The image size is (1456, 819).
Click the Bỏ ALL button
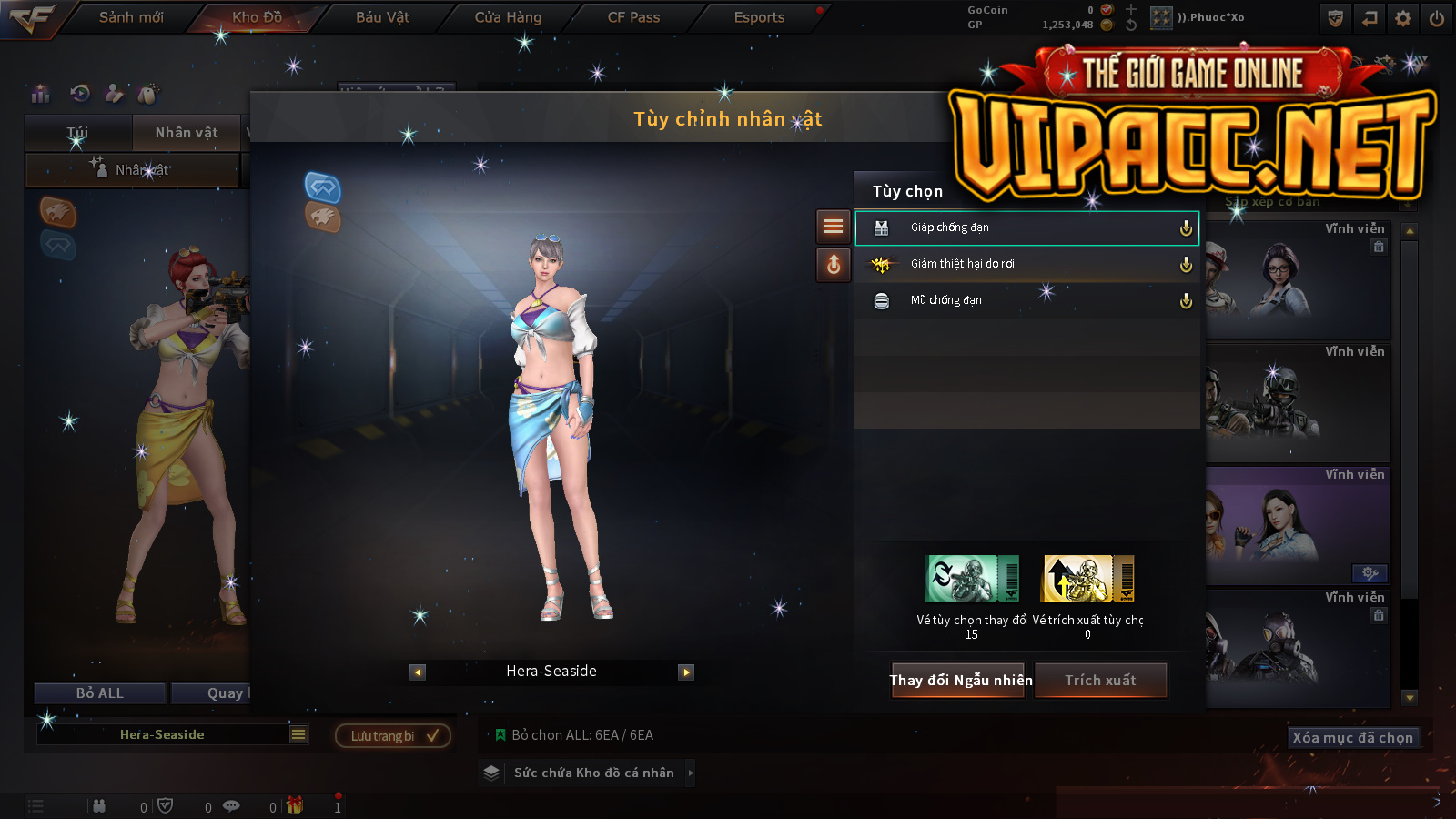[100, 693]
